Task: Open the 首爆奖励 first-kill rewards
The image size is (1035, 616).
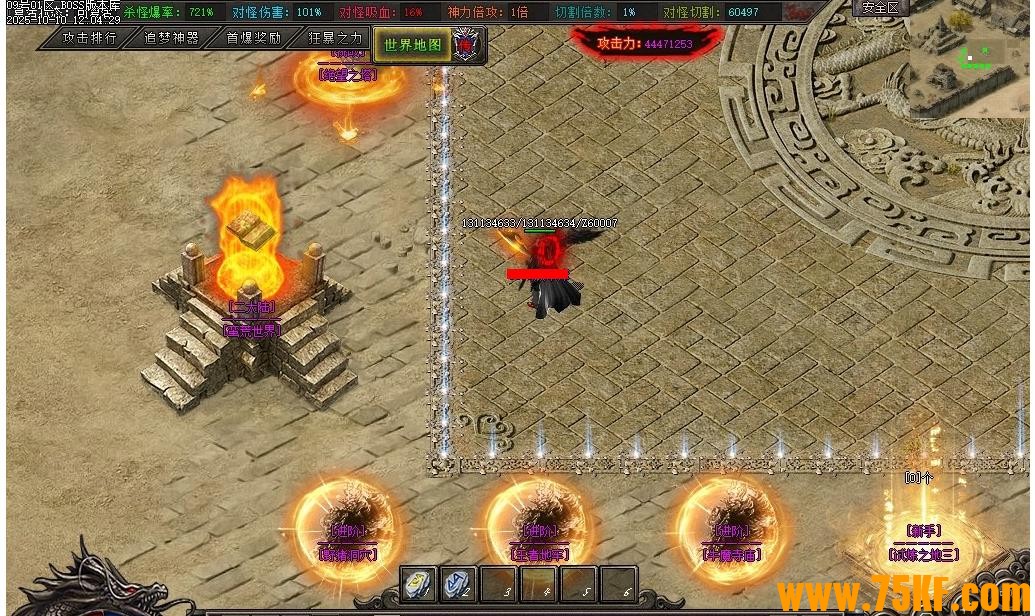Action: coord(253,38)
